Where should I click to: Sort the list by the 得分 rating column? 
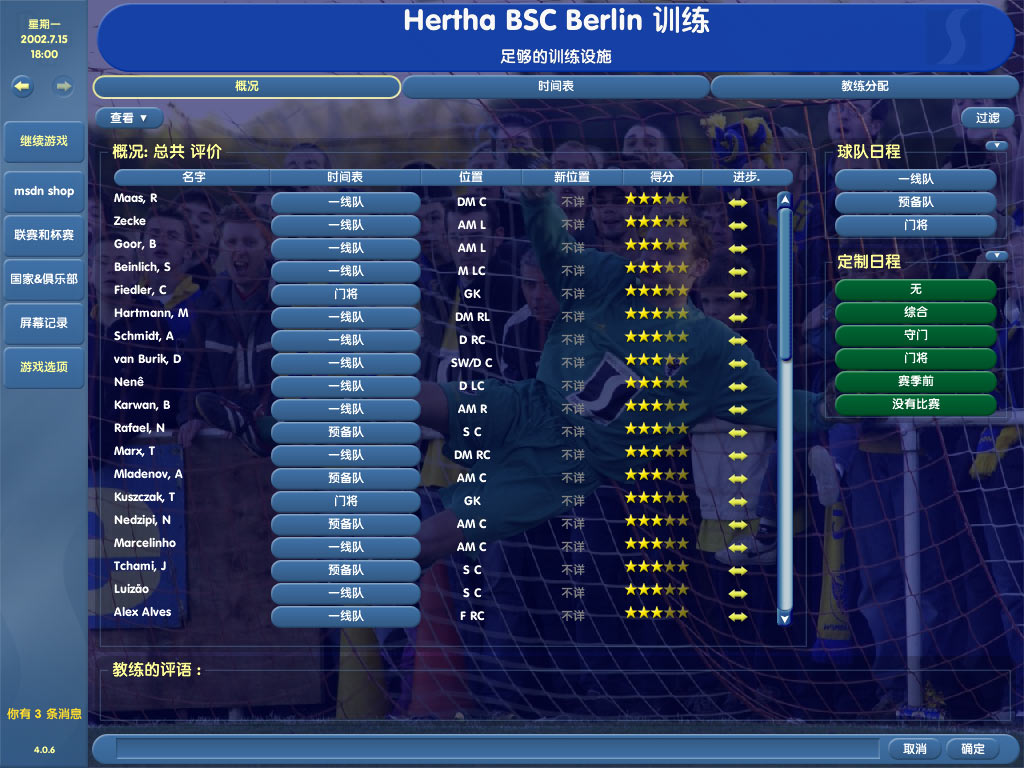[662, 177]
